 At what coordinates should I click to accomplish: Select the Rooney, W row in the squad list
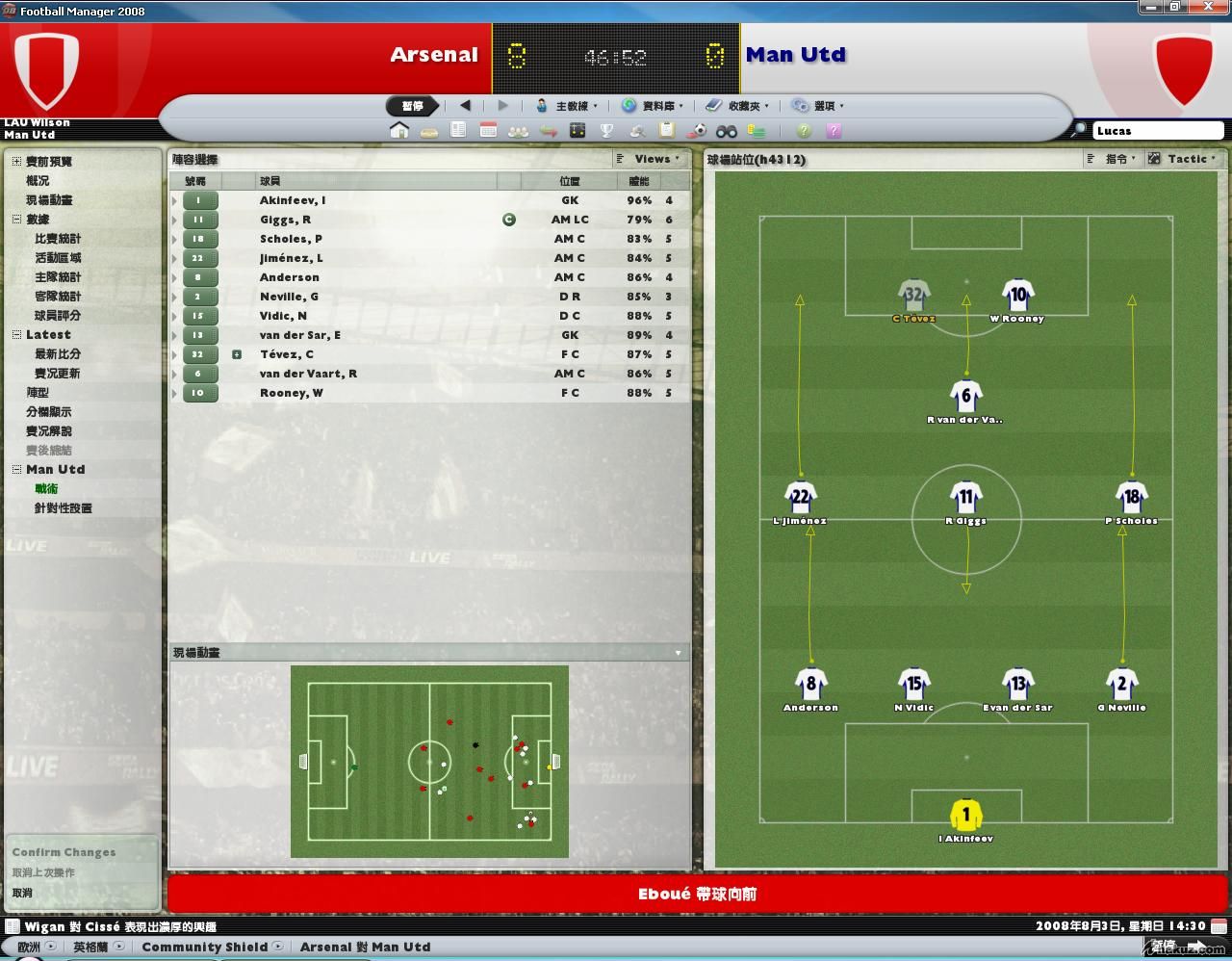(291, 393)
